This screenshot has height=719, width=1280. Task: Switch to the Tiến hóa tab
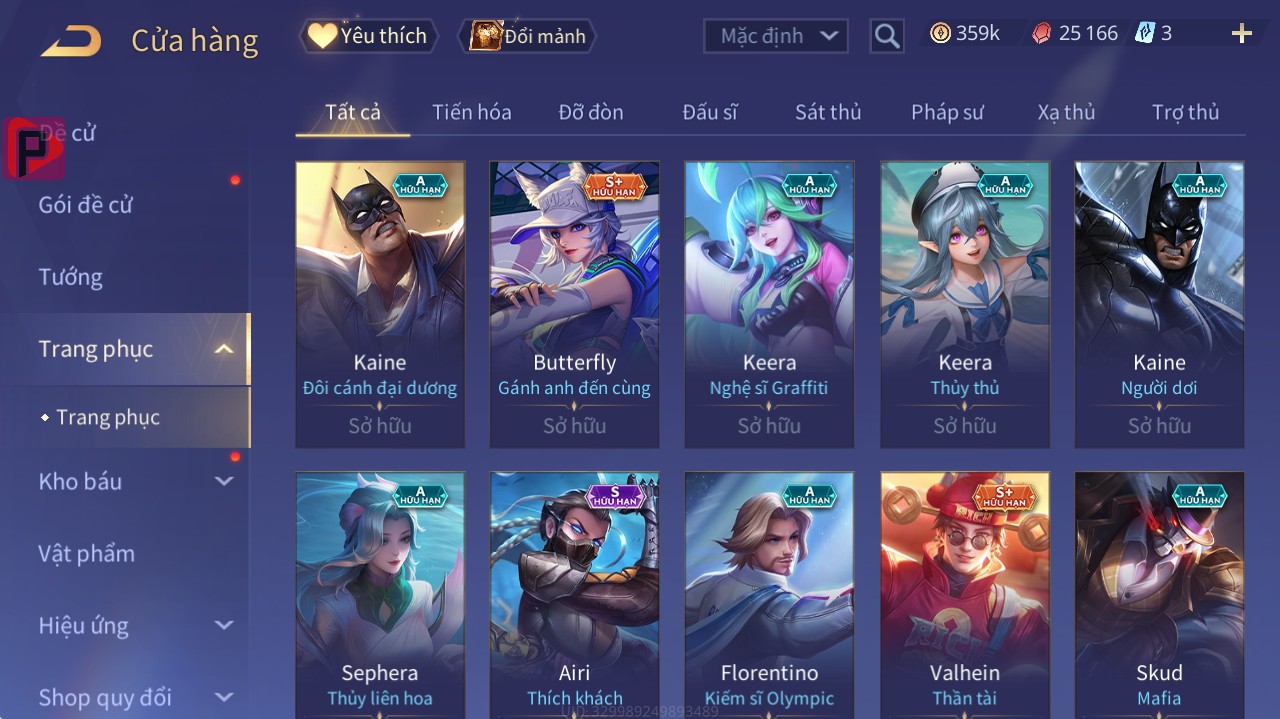pyautogui.click(x=471, y=112)
